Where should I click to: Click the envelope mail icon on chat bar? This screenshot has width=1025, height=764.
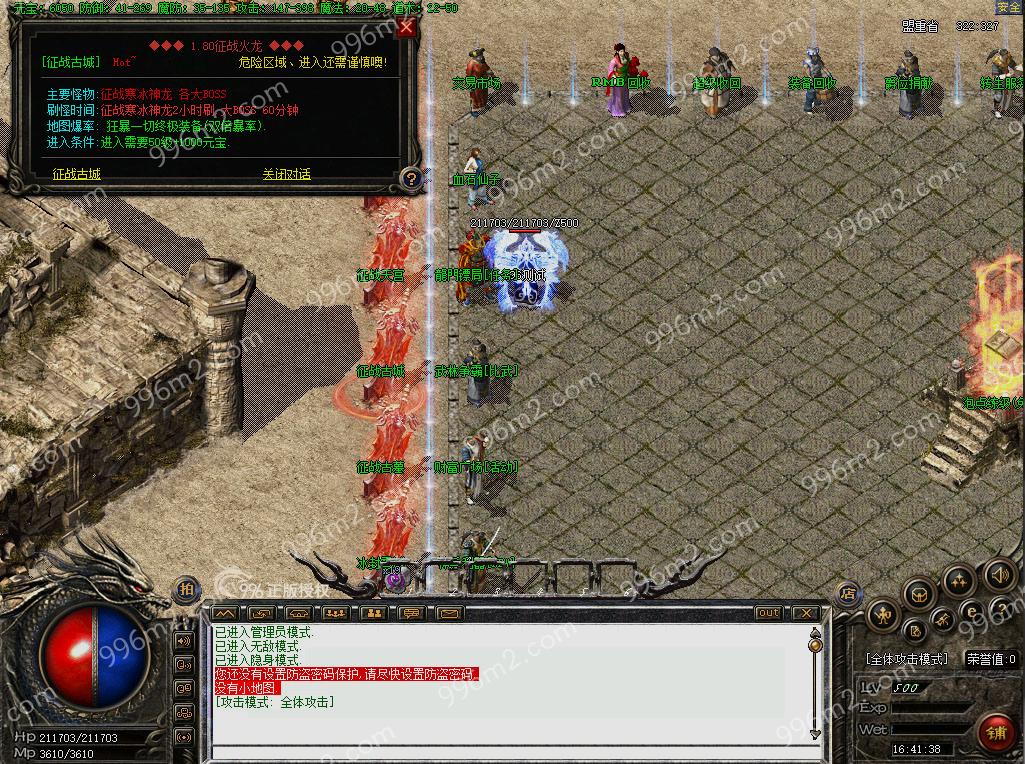point(447,612)
